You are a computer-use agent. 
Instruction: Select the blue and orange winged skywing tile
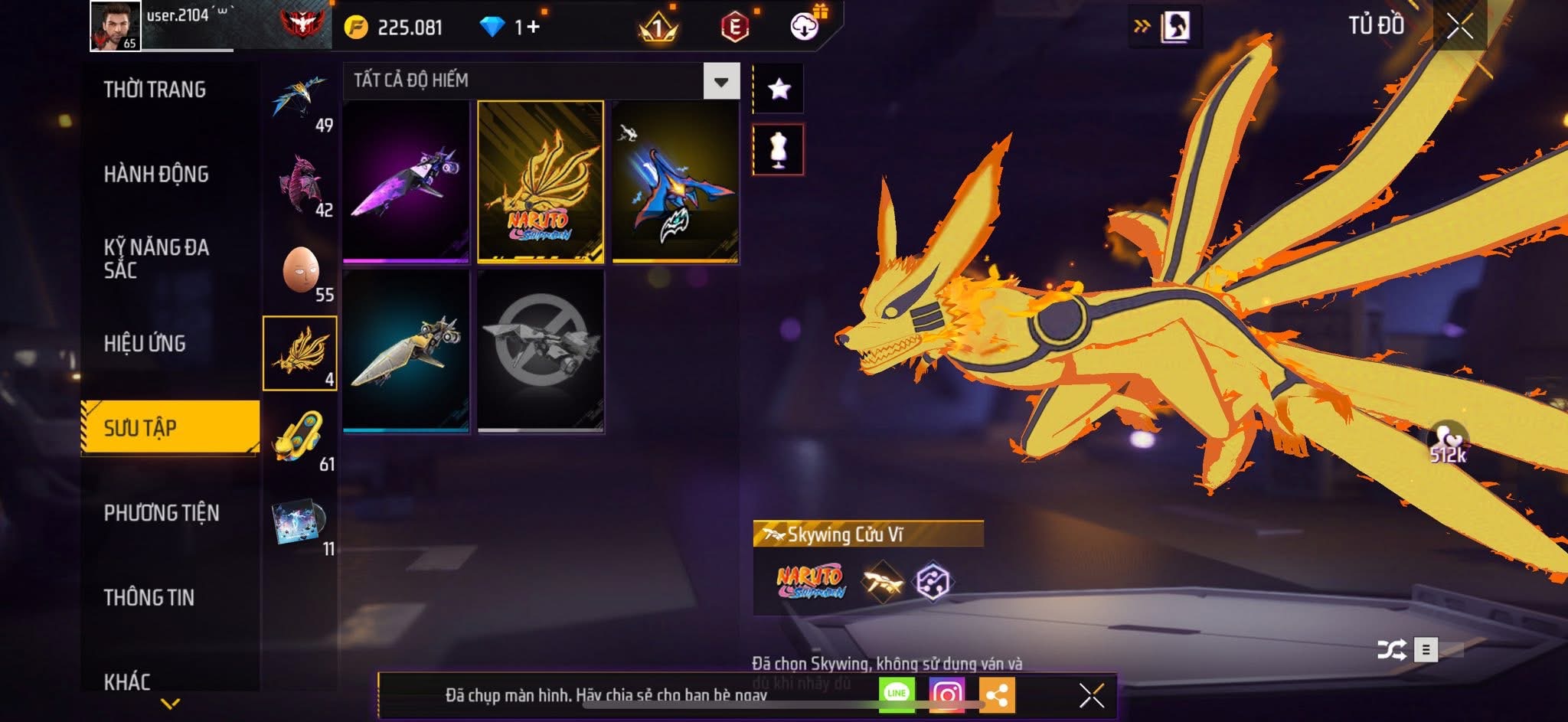(x=675, y=182)
